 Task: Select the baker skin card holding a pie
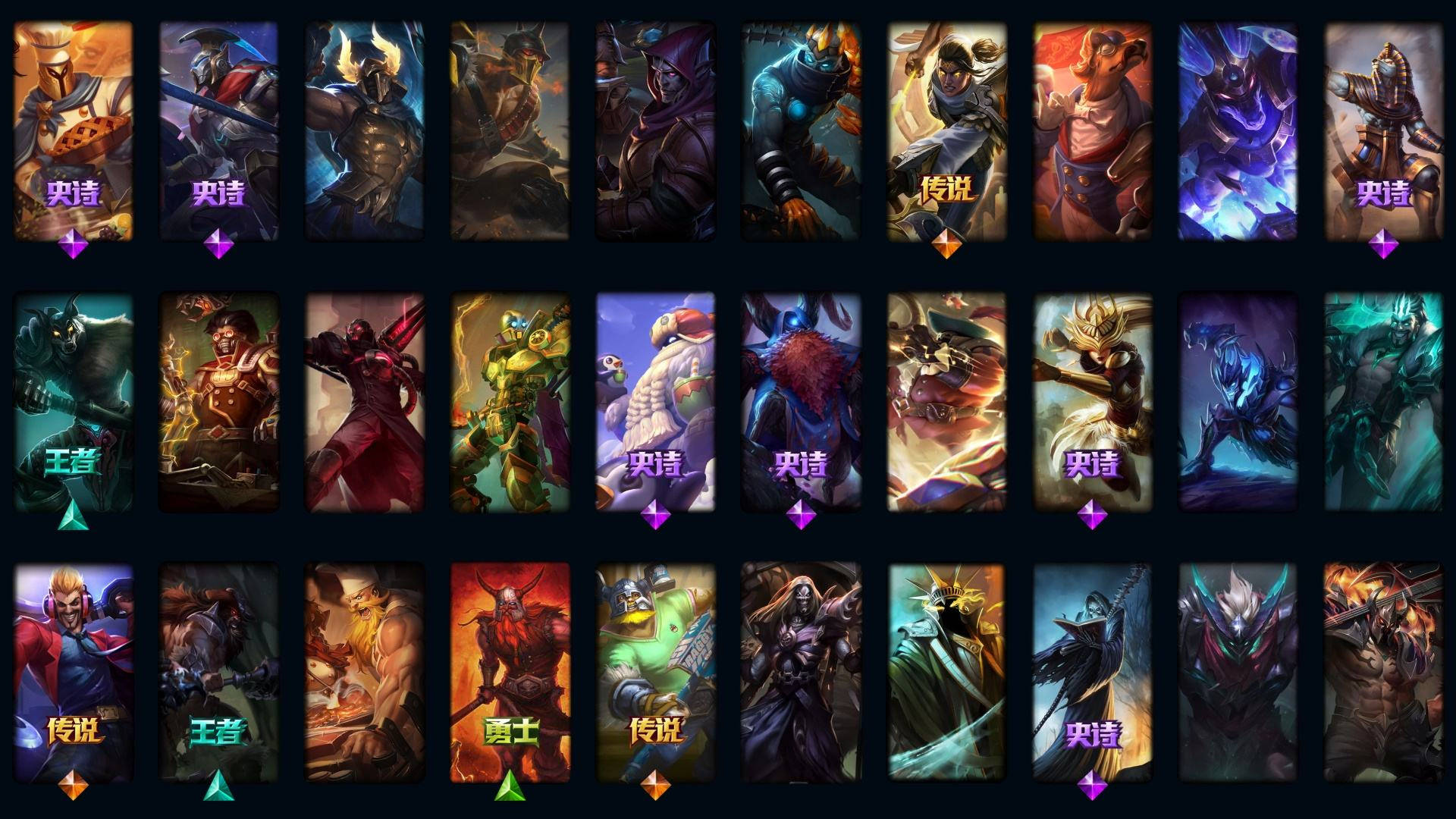74,130
